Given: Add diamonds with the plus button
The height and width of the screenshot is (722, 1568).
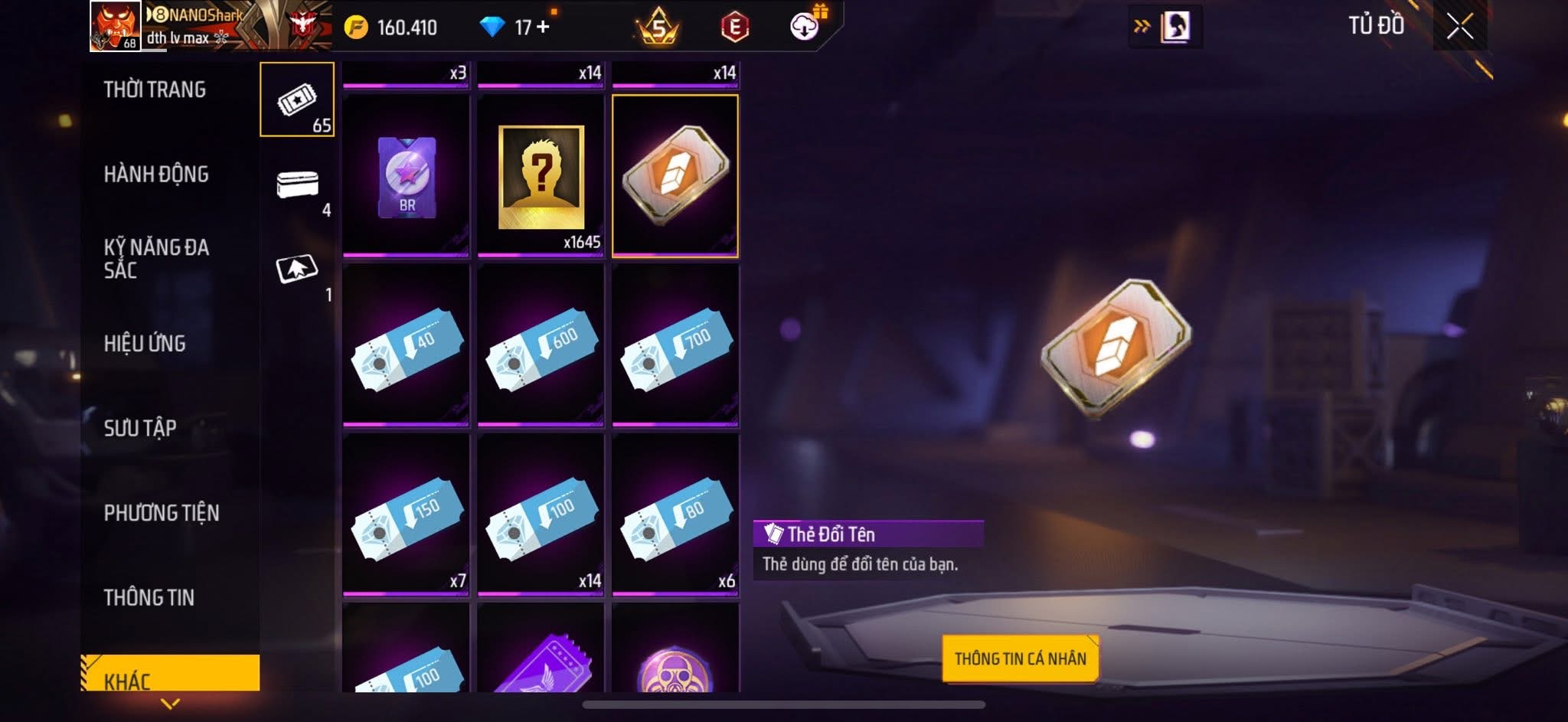Looking at the screenshot, I should coord(543,27).
